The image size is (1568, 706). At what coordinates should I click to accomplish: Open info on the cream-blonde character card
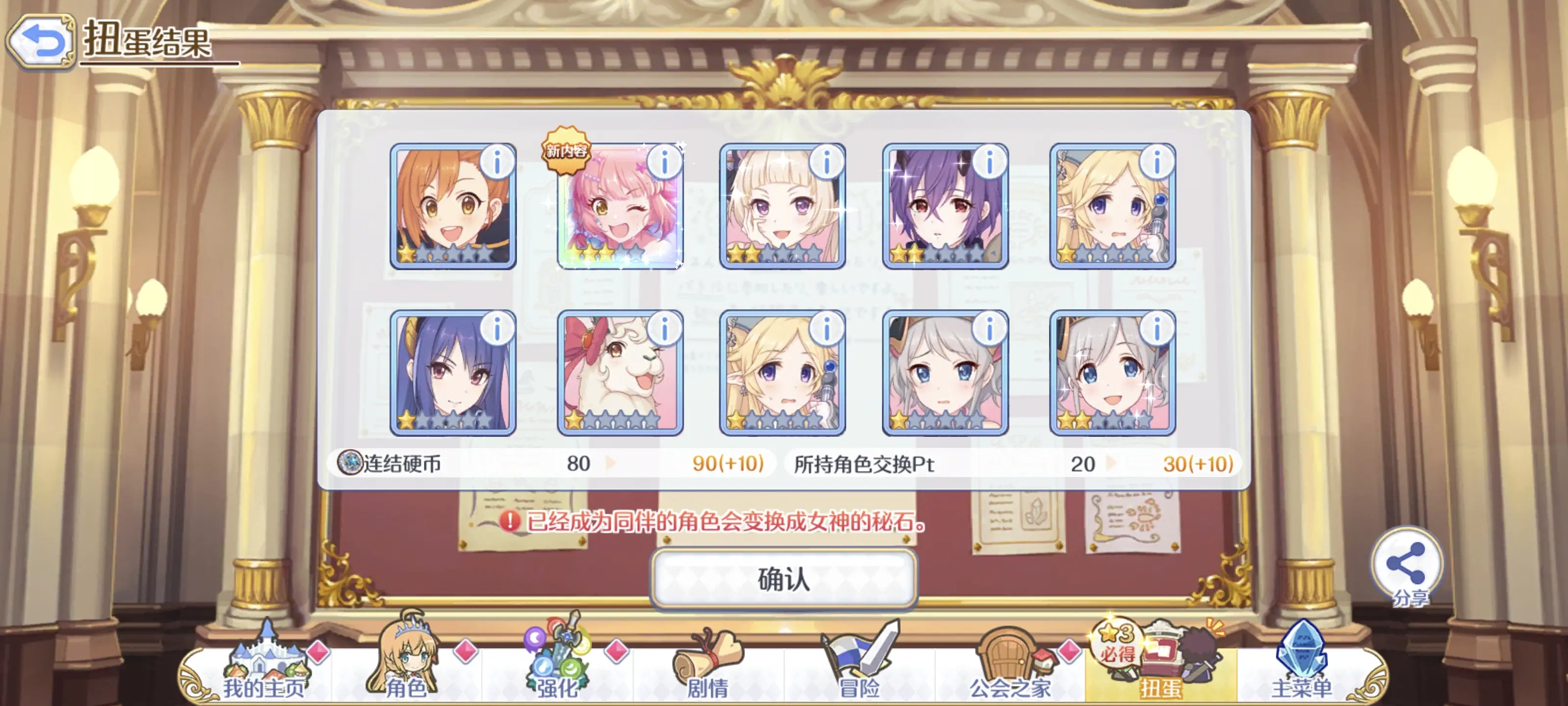pyautogui.click(x=827, y=163)
